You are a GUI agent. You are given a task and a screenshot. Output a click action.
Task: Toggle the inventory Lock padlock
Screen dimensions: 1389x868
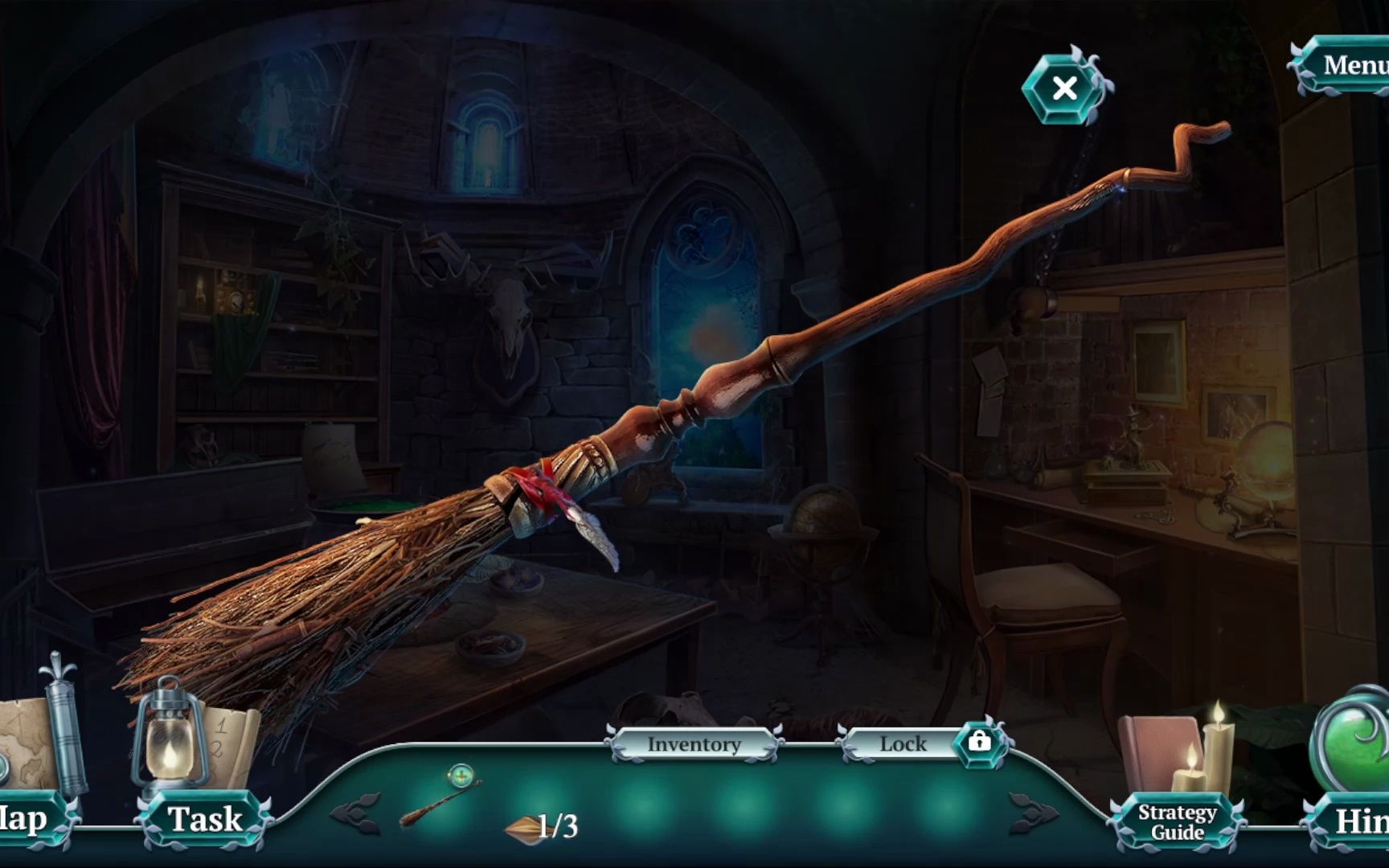coord(978,741)
